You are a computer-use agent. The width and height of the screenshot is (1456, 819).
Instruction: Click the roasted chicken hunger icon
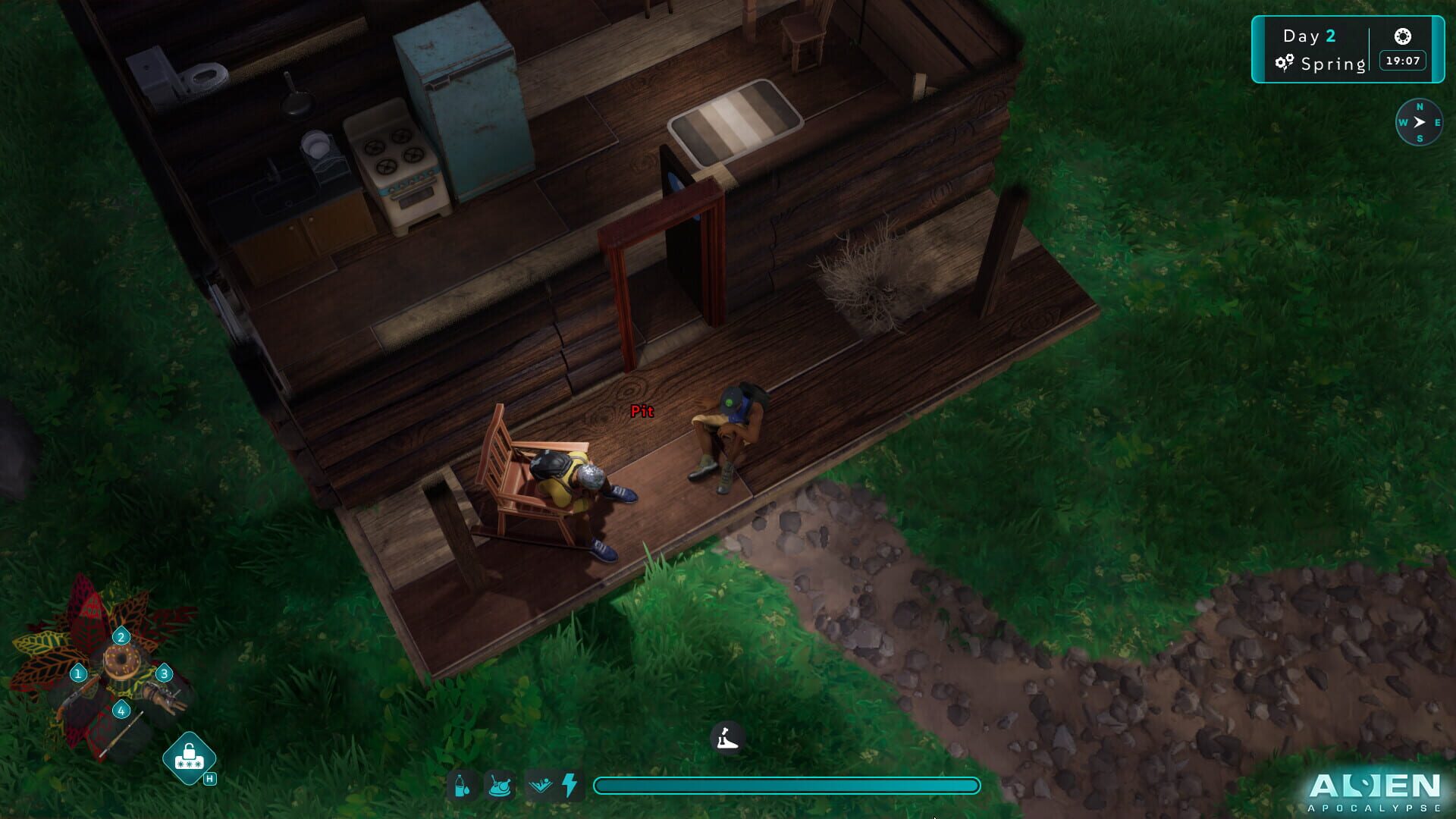[500, 786]
